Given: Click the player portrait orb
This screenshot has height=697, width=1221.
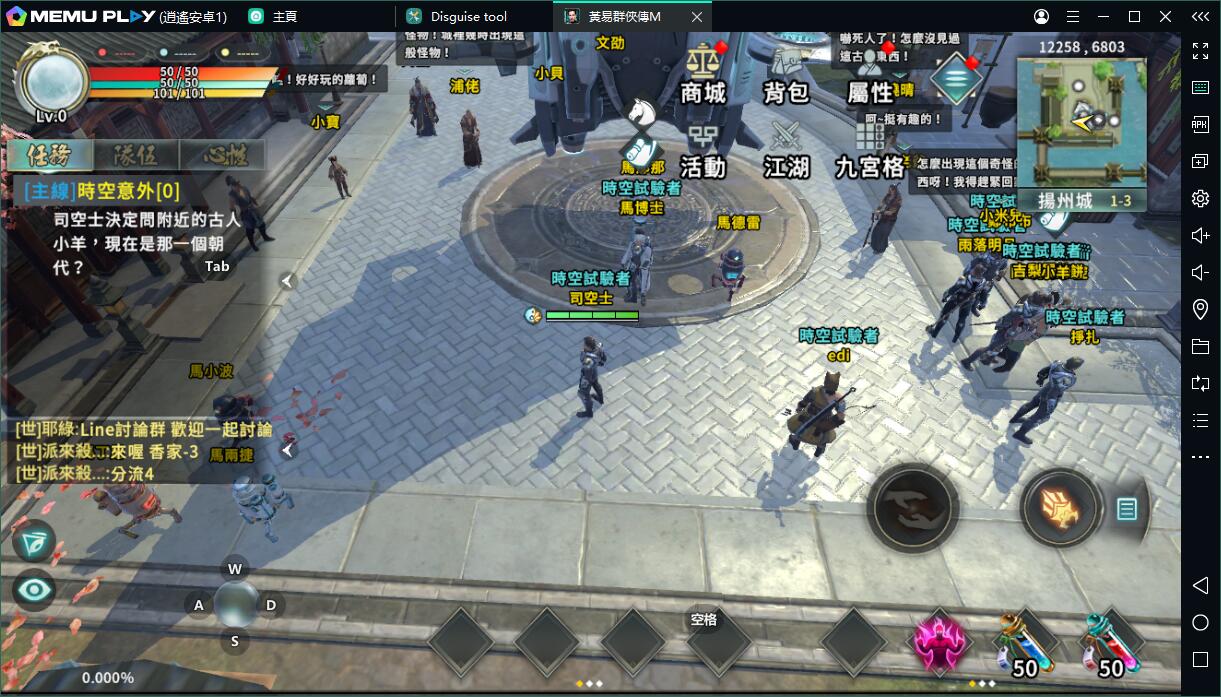Looking at the screenshot, I should [52, 83].
